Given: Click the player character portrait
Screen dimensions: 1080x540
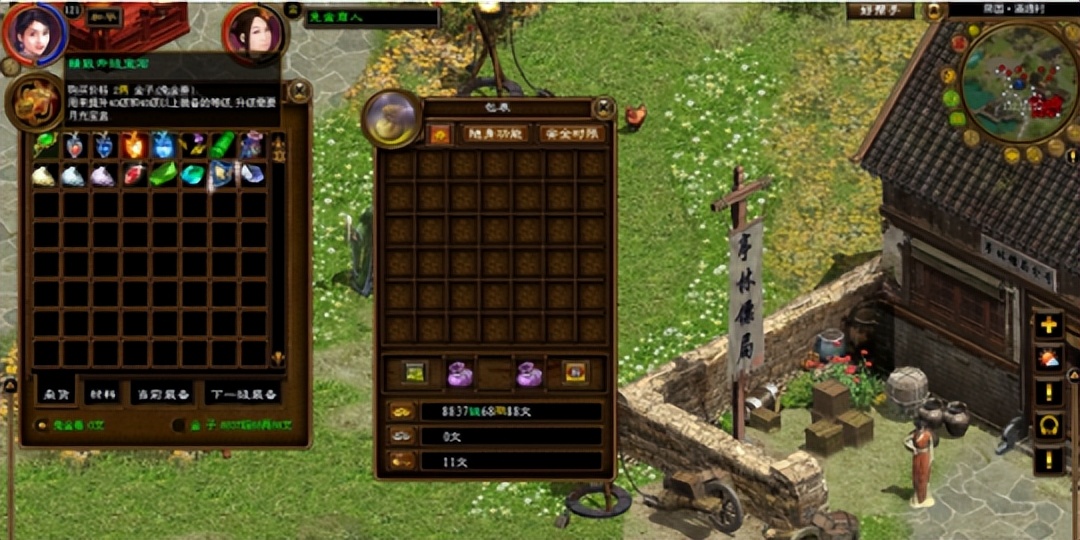Looking at the screenshot, I should (x=35, y=33).
